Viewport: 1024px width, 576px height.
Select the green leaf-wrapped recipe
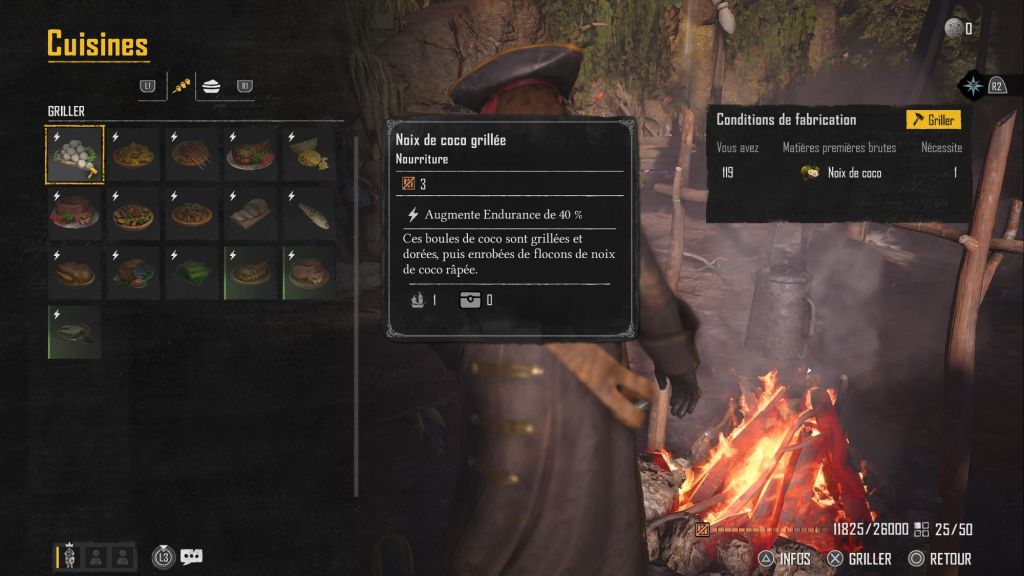[x=192, y=273]
